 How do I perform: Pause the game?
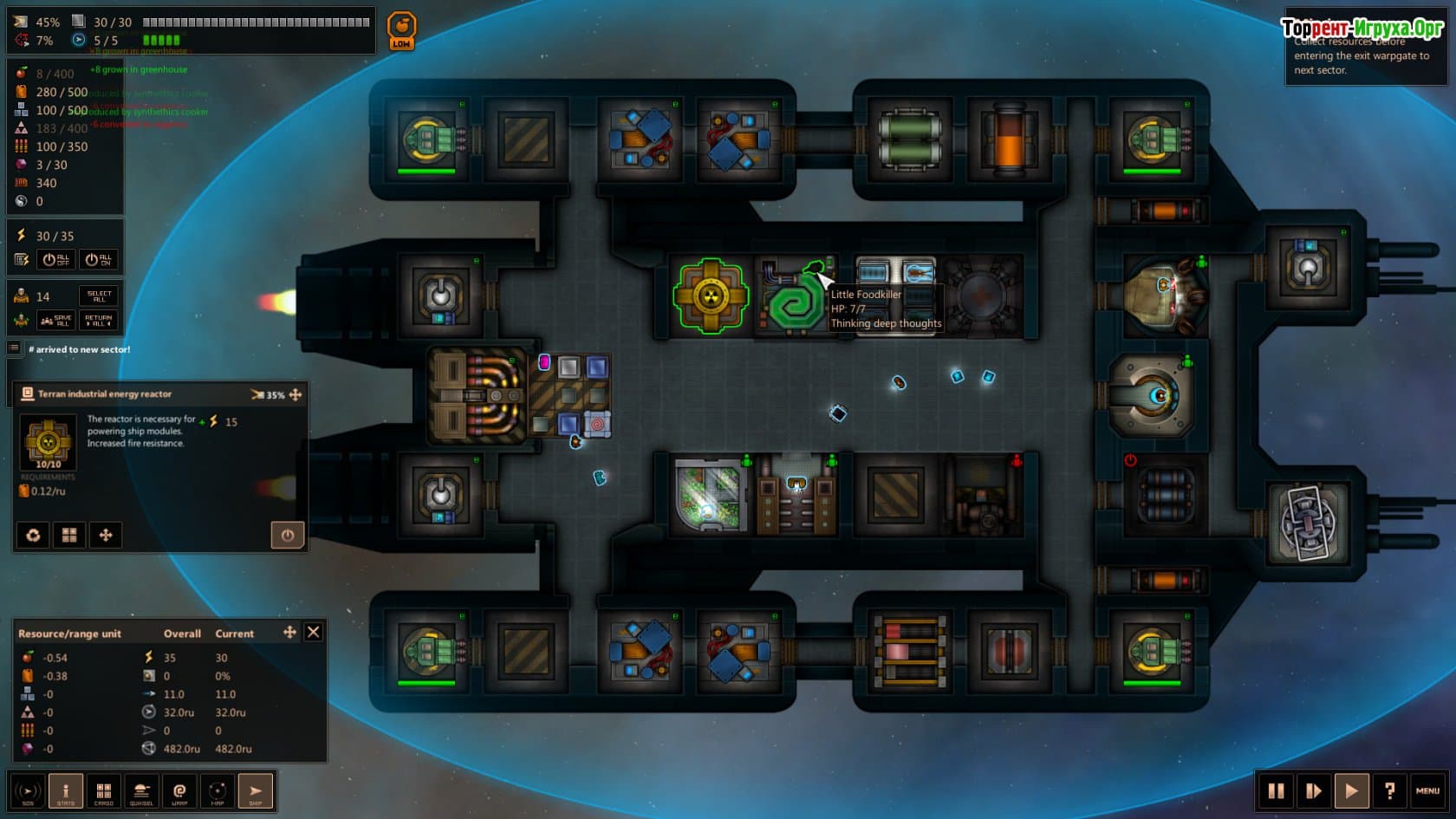point(1276,790)
